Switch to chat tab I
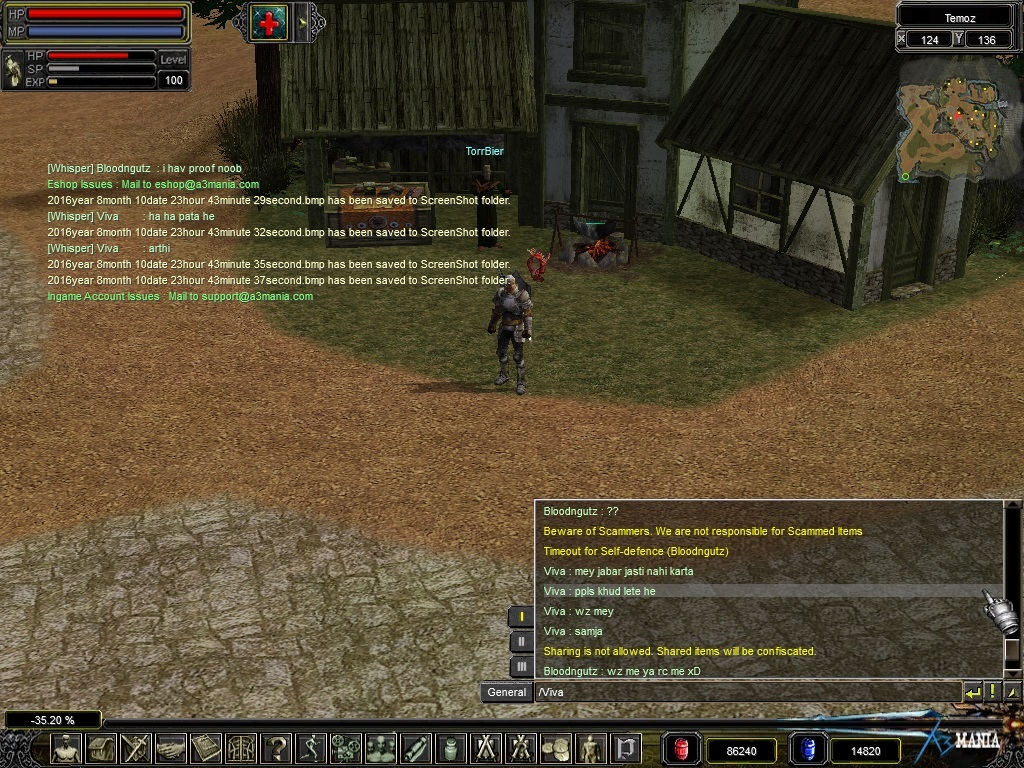 [521, 617]
